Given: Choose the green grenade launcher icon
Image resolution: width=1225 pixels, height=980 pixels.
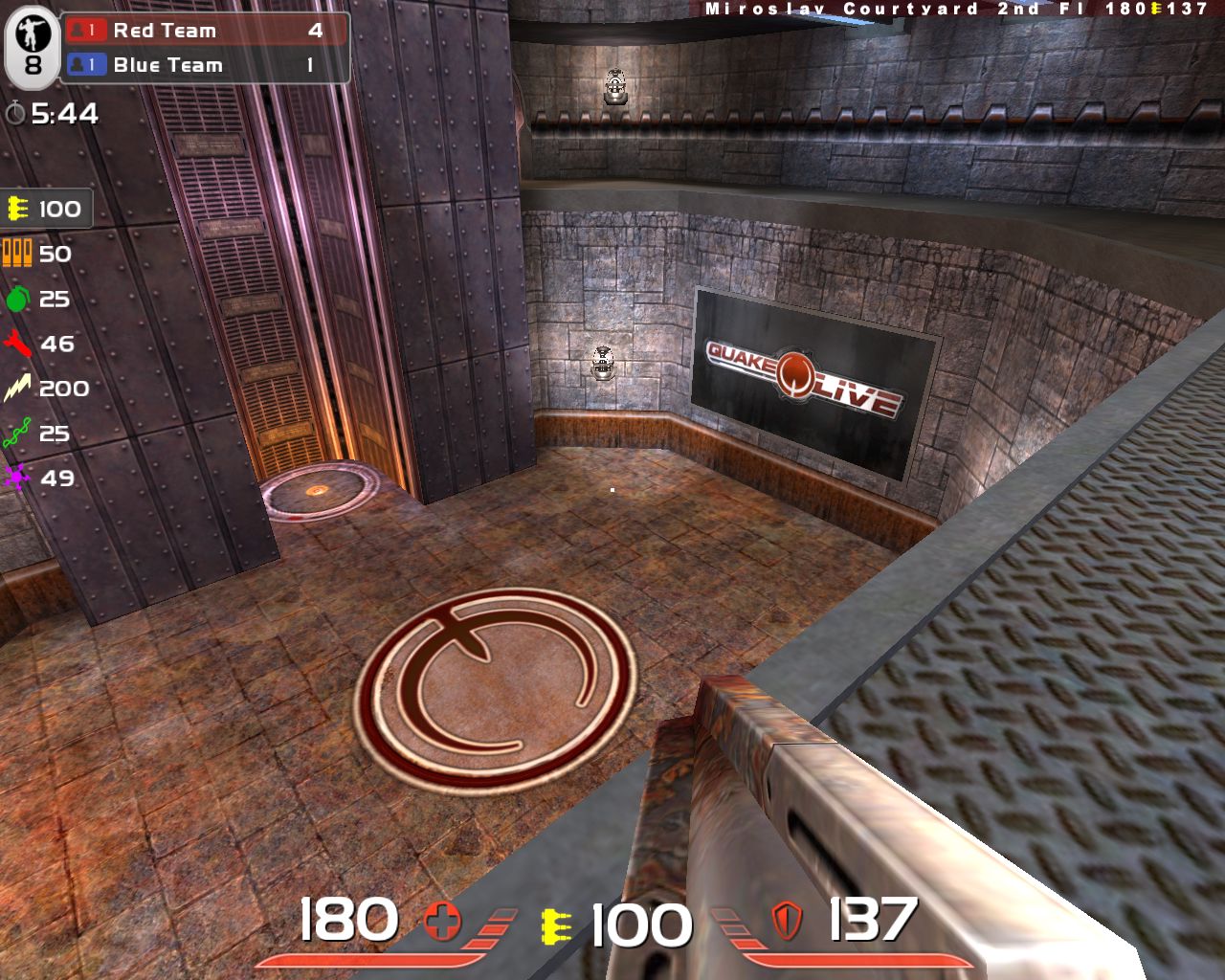Looking at the screenshot, I should pos(18,299).
